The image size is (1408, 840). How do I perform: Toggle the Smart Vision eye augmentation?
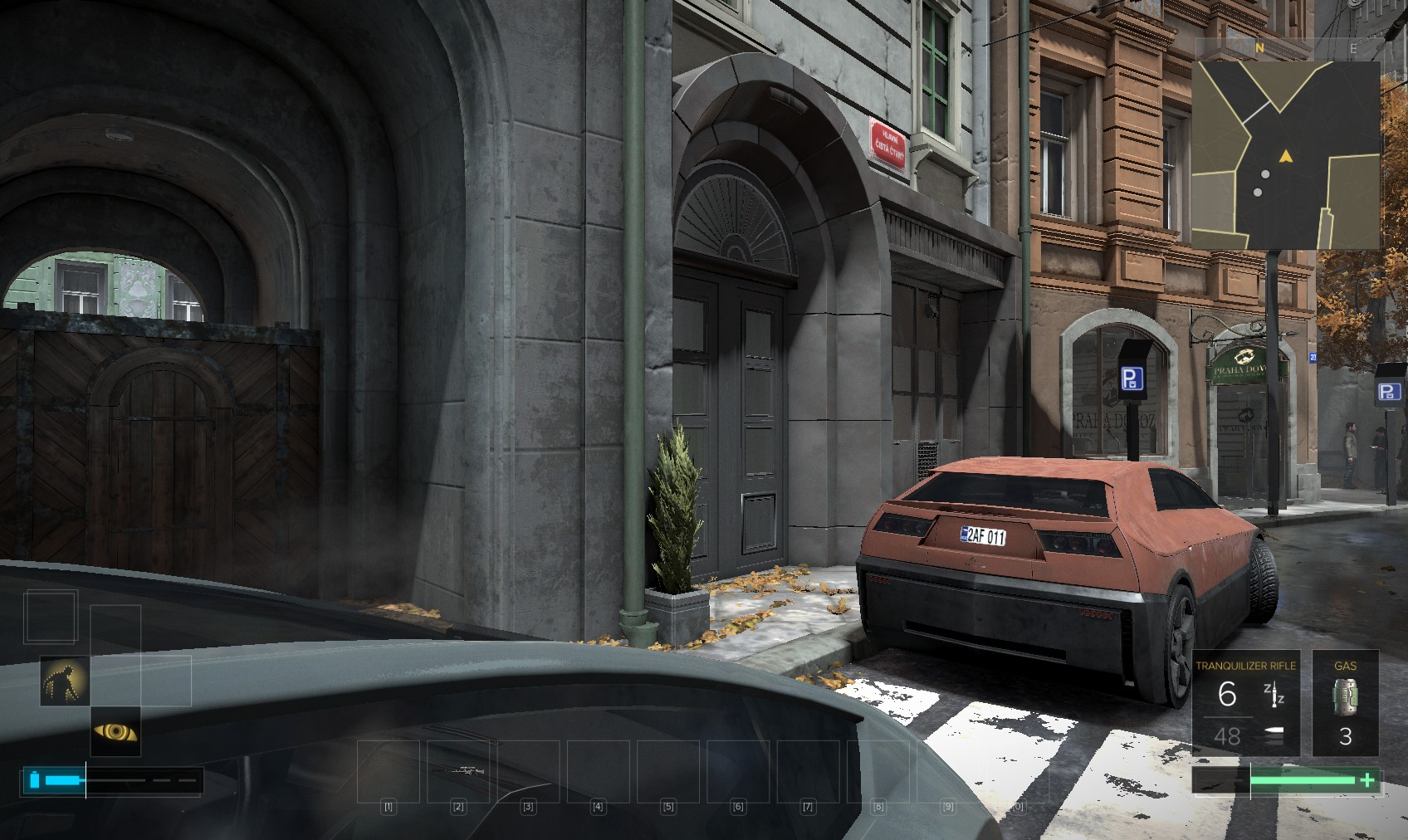(x=115, y=731)
